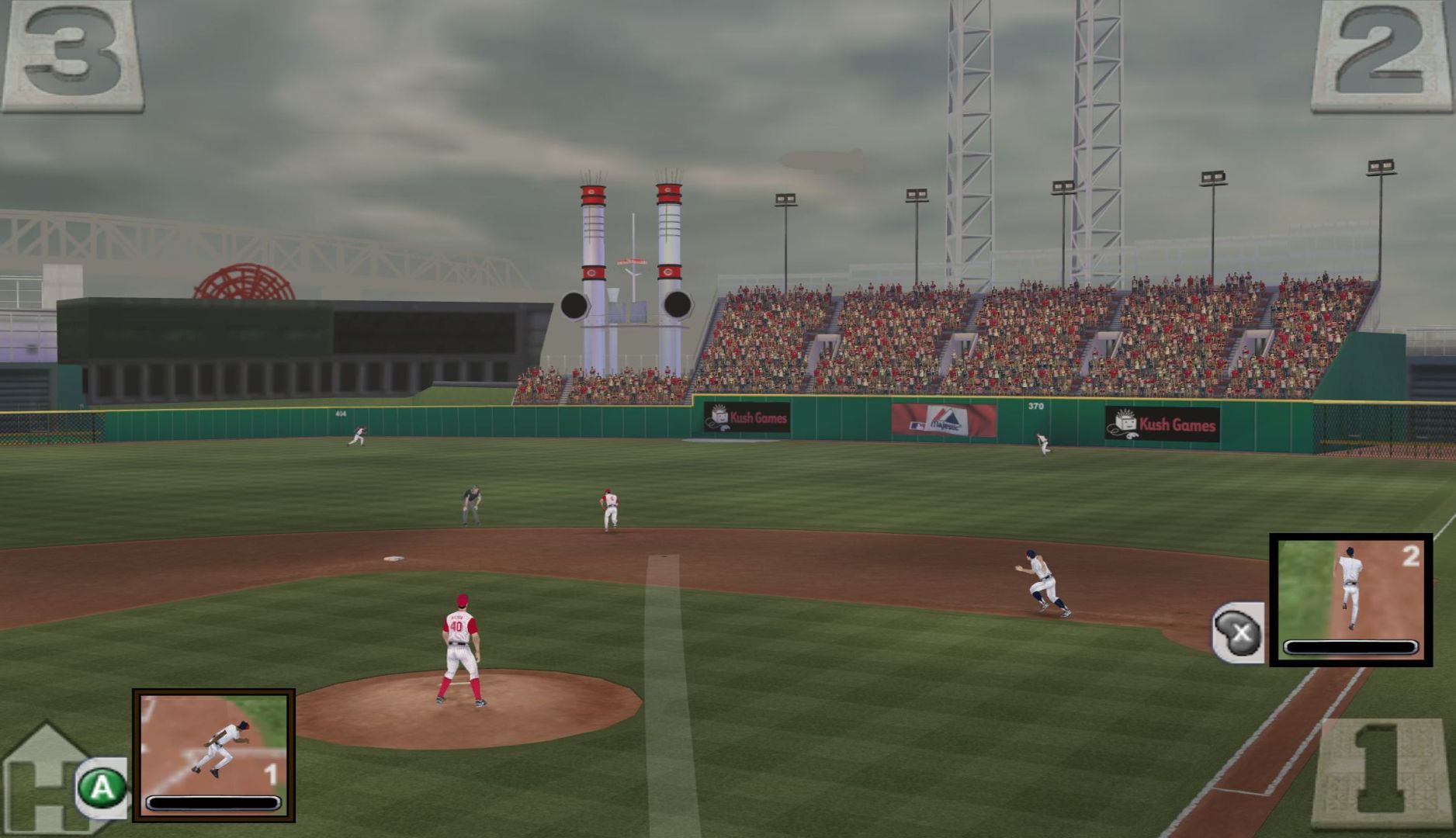Select the third base marker
This screenshot has height=838, width=1456.
pos(72,56)
